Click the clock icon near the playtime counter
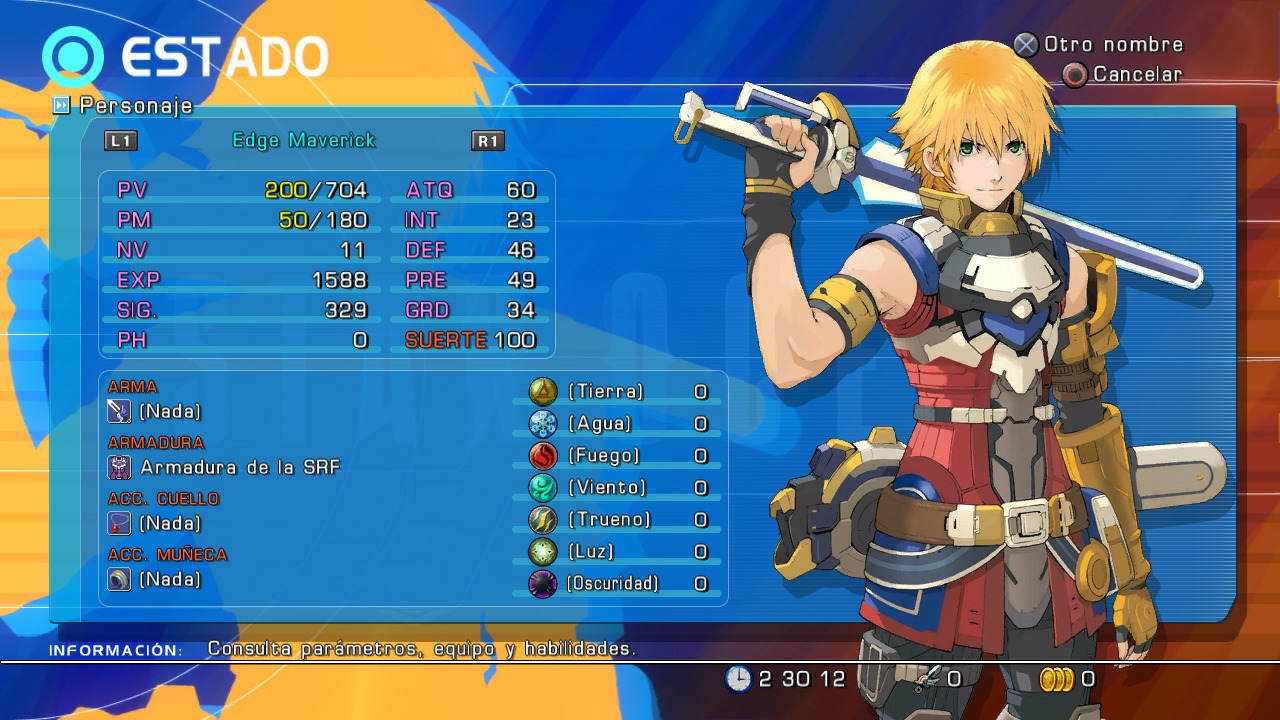This screenshot has height=720, width=1280. pyautogui.click(x=737, y=678)
